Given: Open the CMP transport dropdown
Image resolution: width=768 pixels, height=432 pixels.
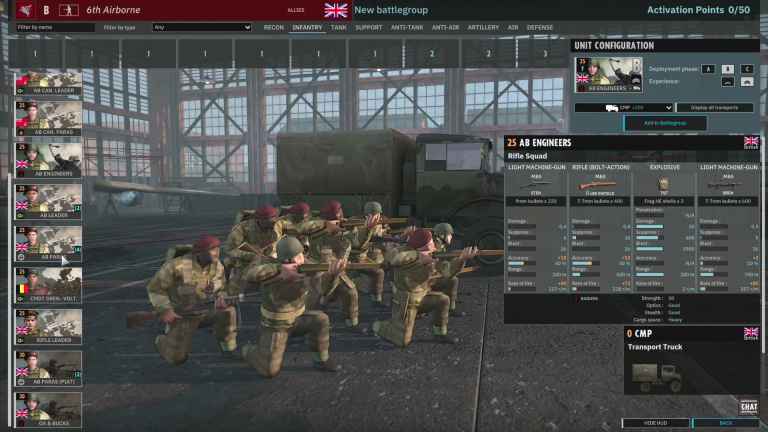Looking at the screenshot, I should [x=623, y=107].
